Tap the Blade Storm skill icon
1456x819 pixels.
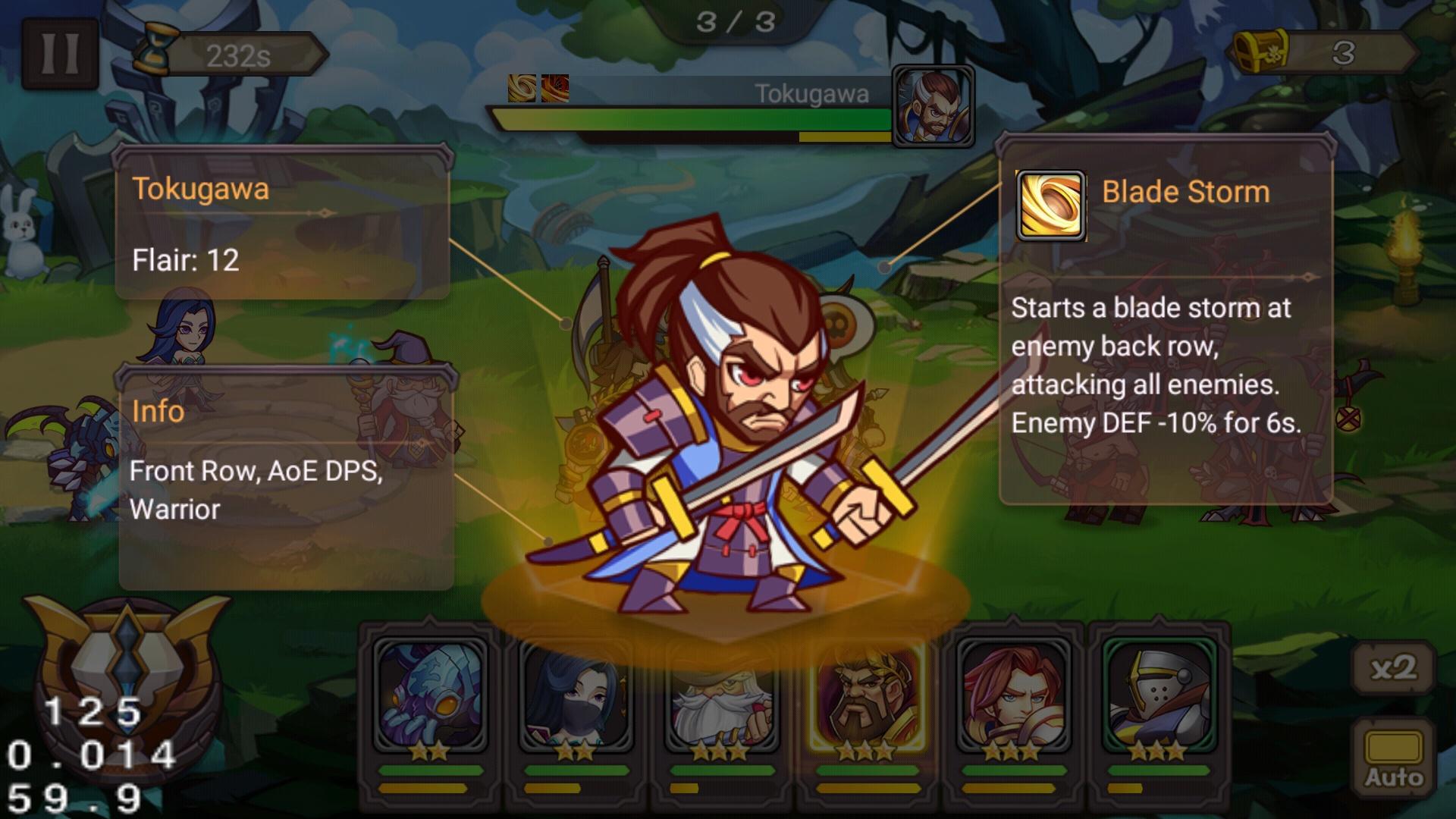tap(1050, 206)
